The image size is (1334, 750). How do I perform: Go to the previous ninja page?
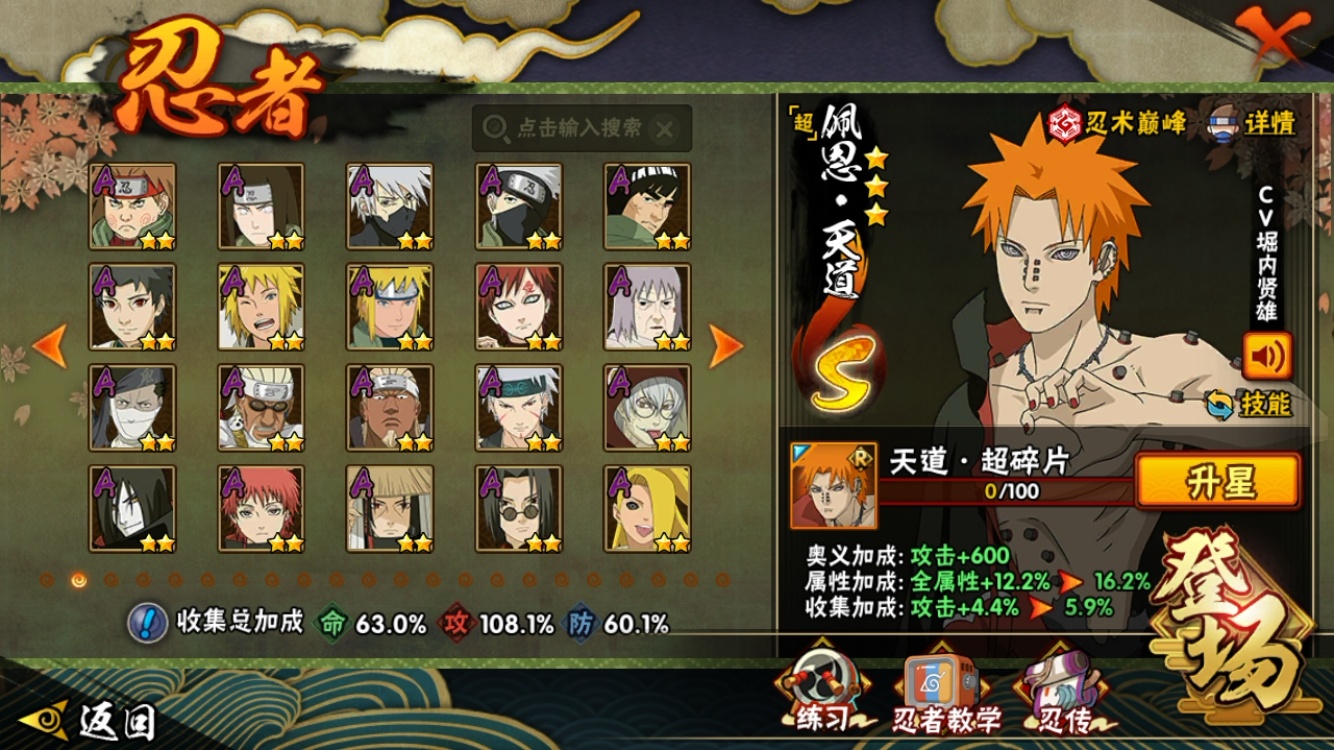[x=50, y=346]
